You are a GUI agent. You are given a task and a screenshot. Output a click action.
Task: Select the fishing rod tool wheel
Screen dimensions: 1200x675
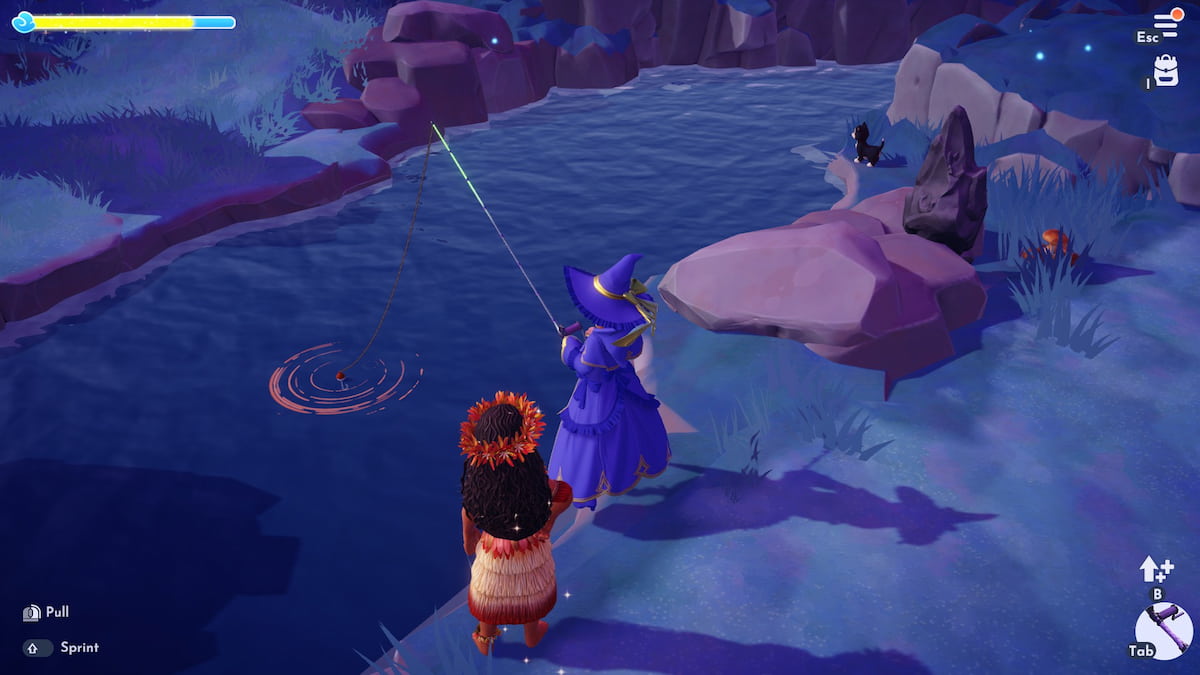pyautogui.click(x=1165, y=631)
